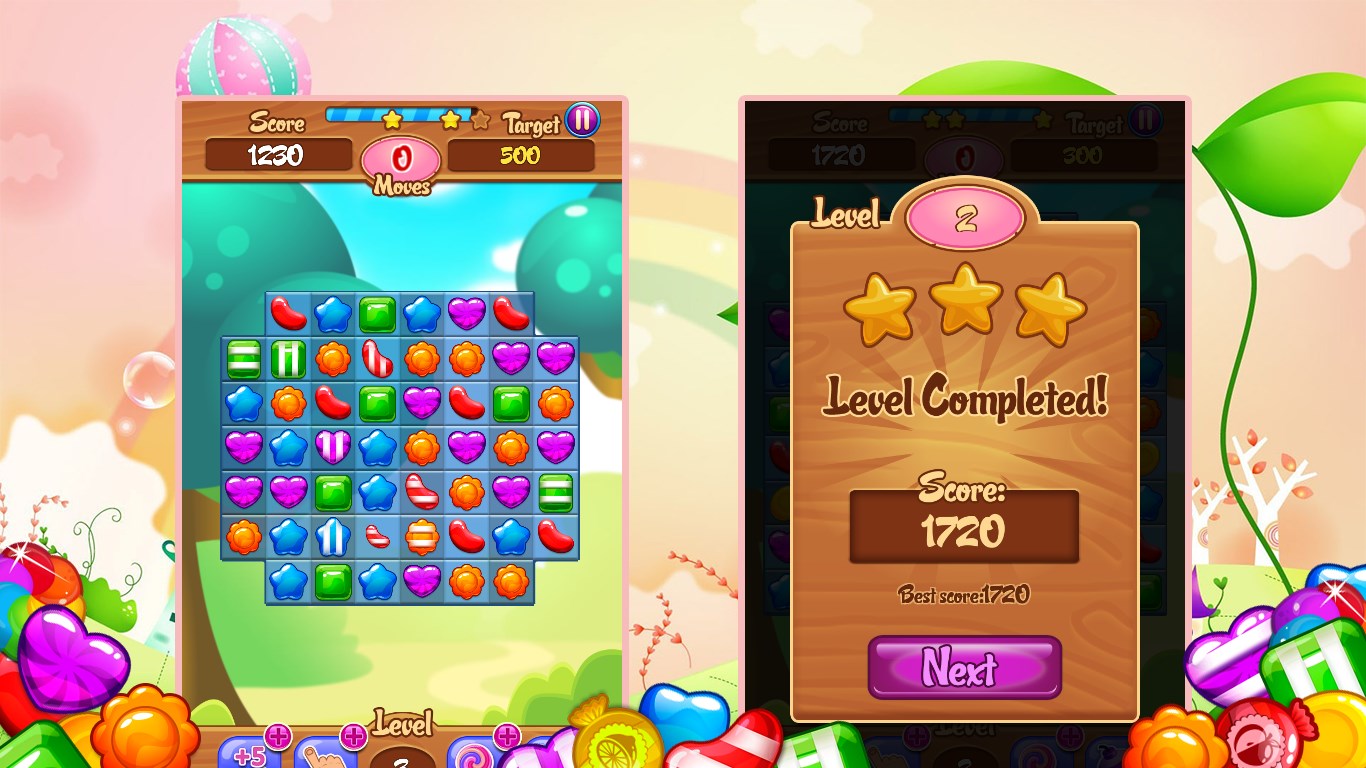Pause the game with the pause icon

pyautogui.click(x=581, y=119)
